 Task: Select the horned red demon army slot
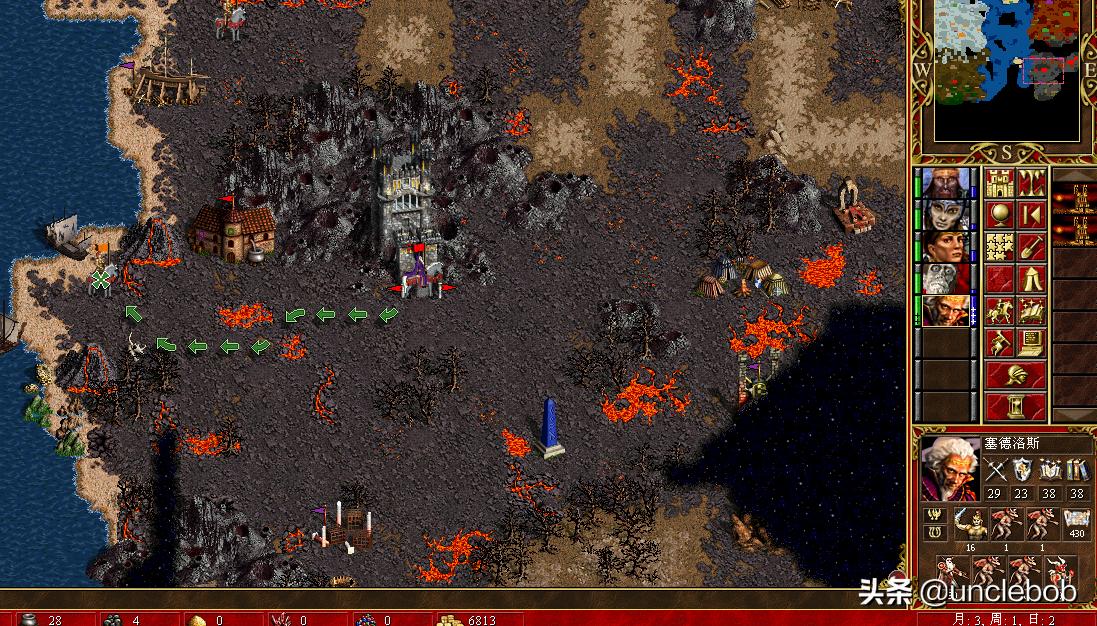click(x=1004, y=522)
